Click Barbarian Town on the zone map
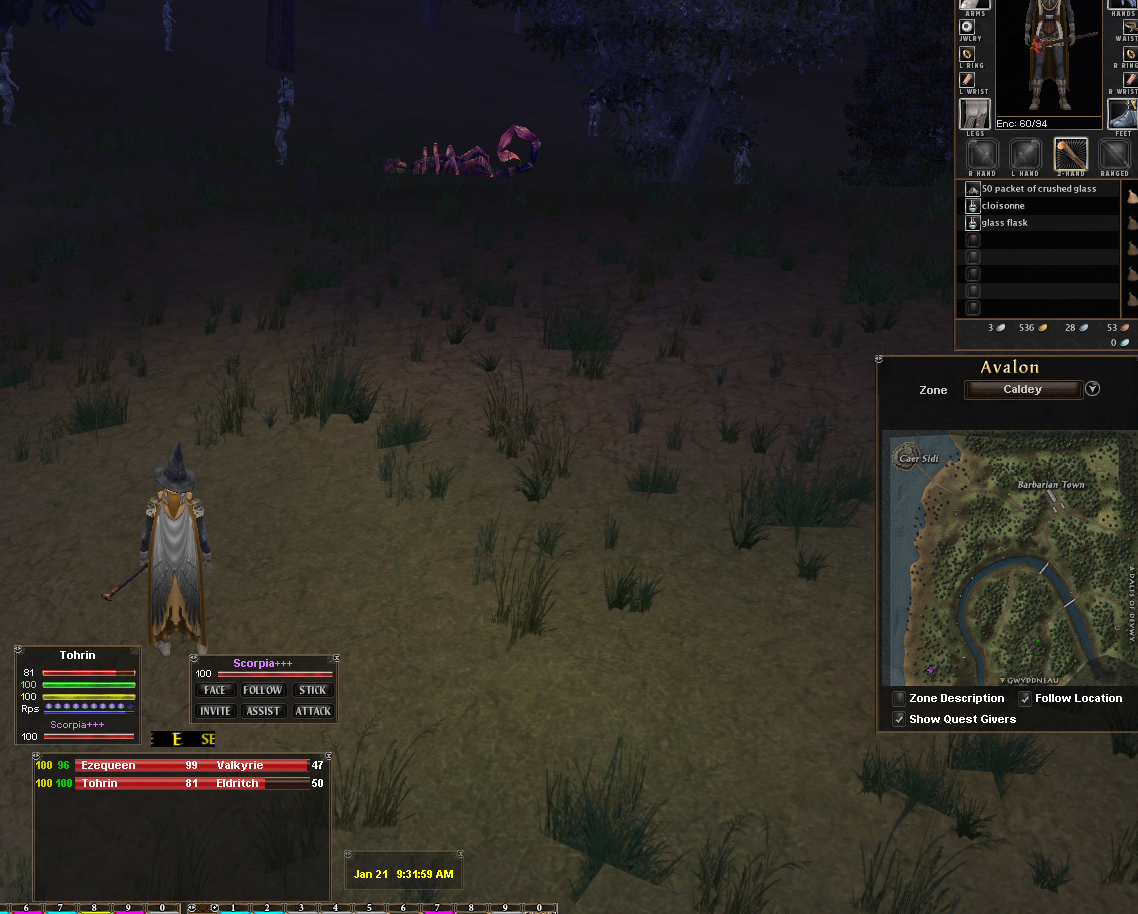Image resolution: width=1138 pixels, height=914 pixels. click(x=1051, y=485)
